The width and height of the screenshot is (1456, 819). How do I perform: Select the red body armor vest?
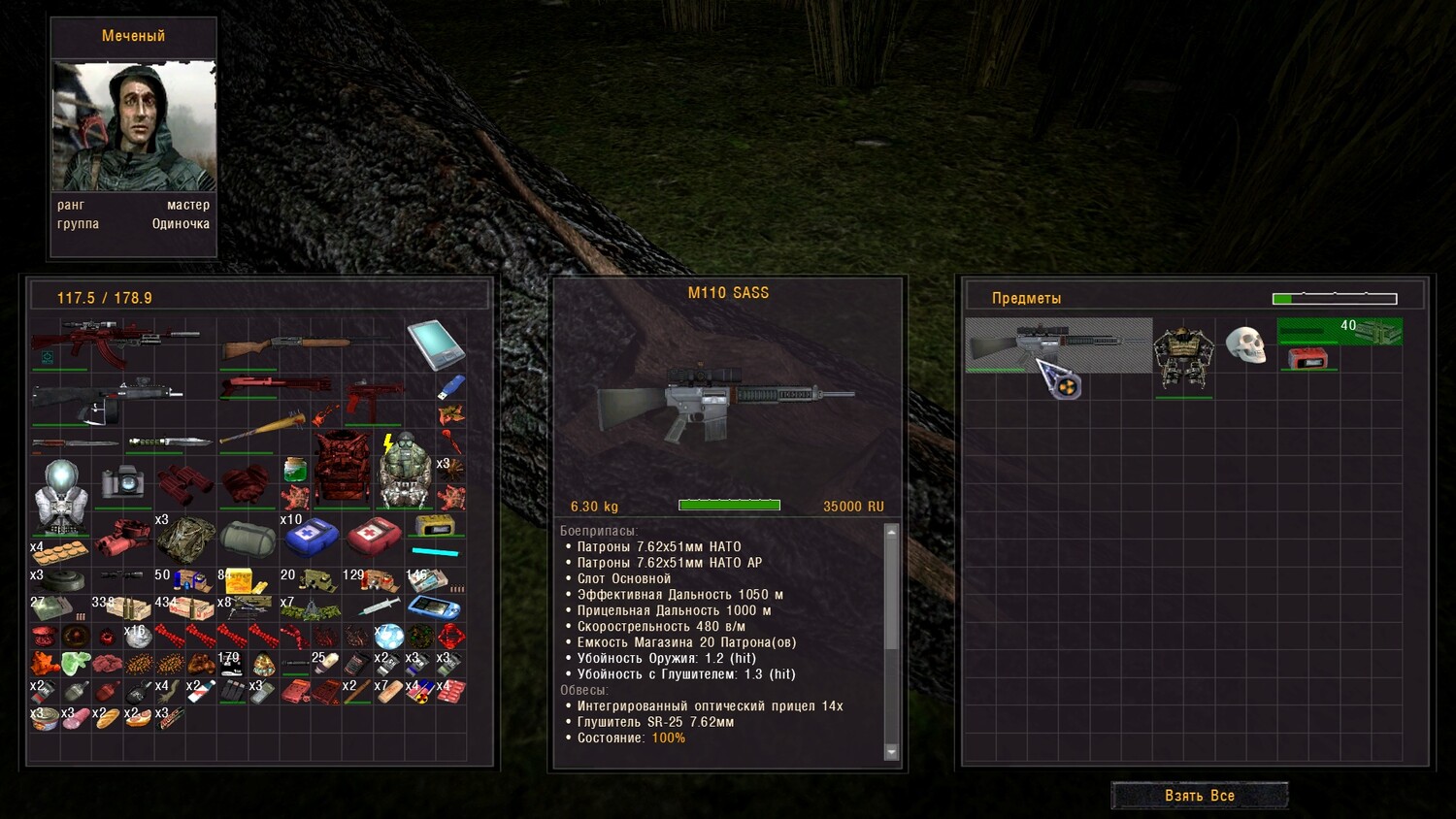[342, 468]
